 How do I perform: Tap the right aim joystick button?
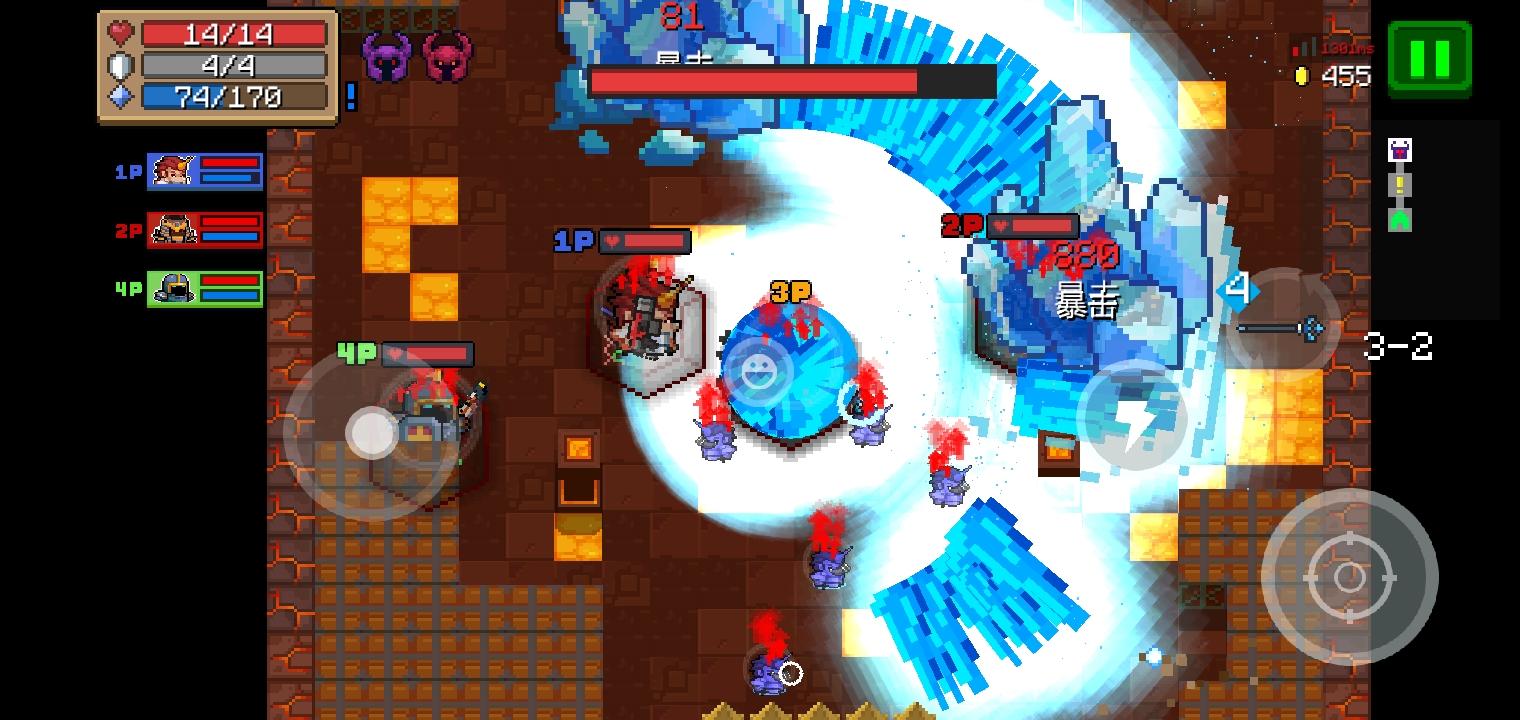pos(1350,576)
